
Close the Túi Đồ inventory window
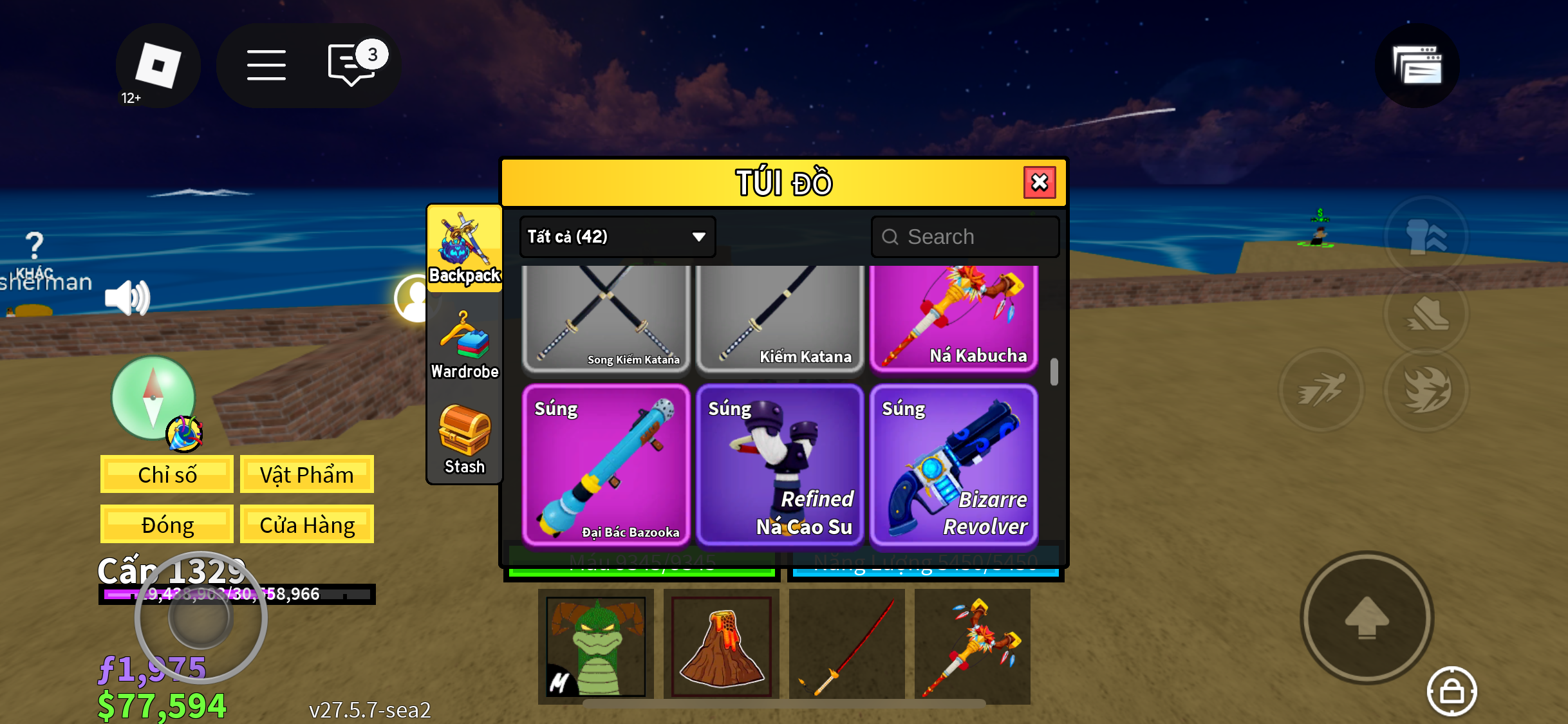pyautogui.click(x=1039, y=183)
